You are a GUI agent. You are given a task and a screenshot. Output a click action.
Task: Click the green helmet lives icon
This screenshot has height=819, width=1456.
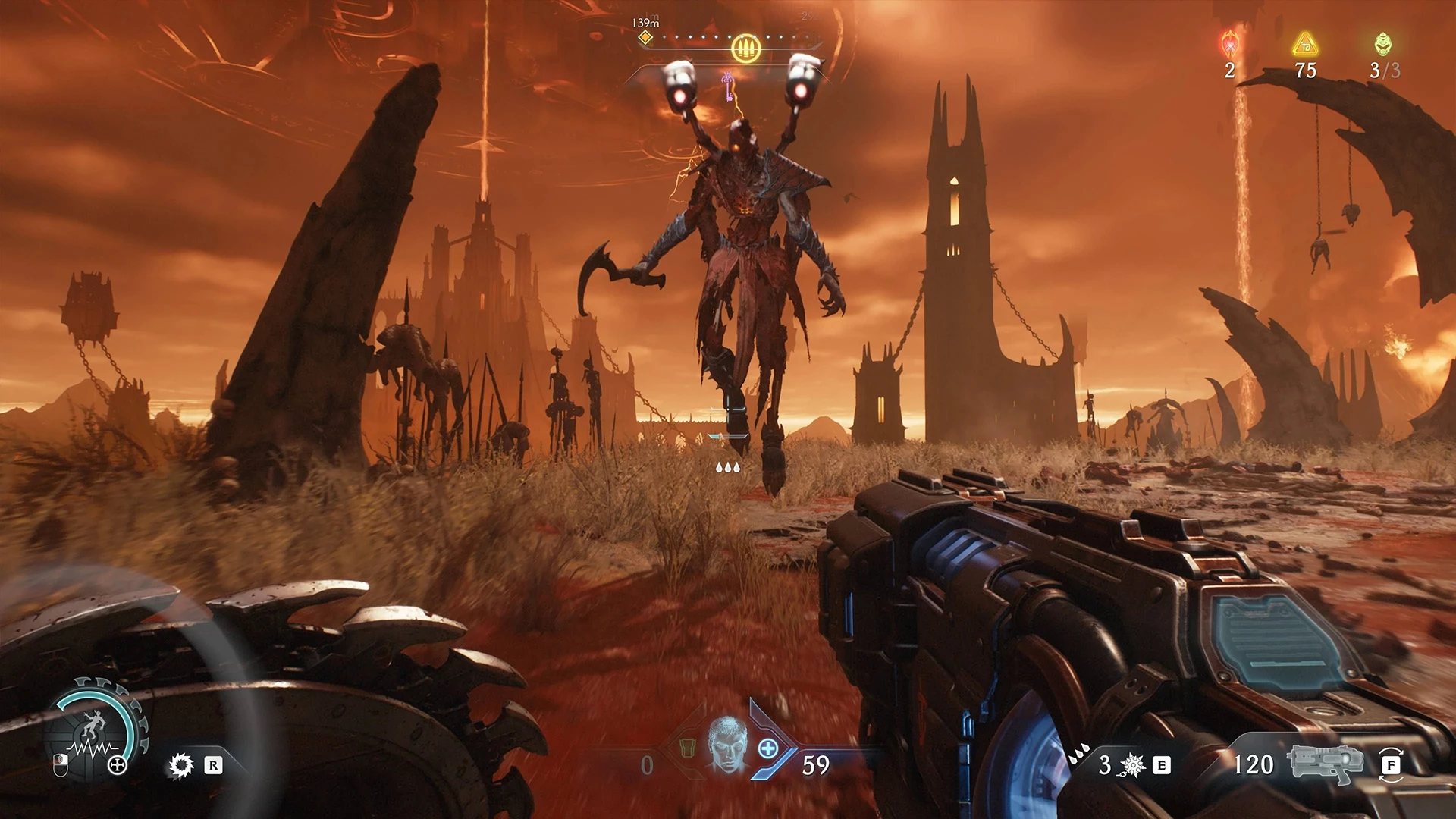[1383, 45]
